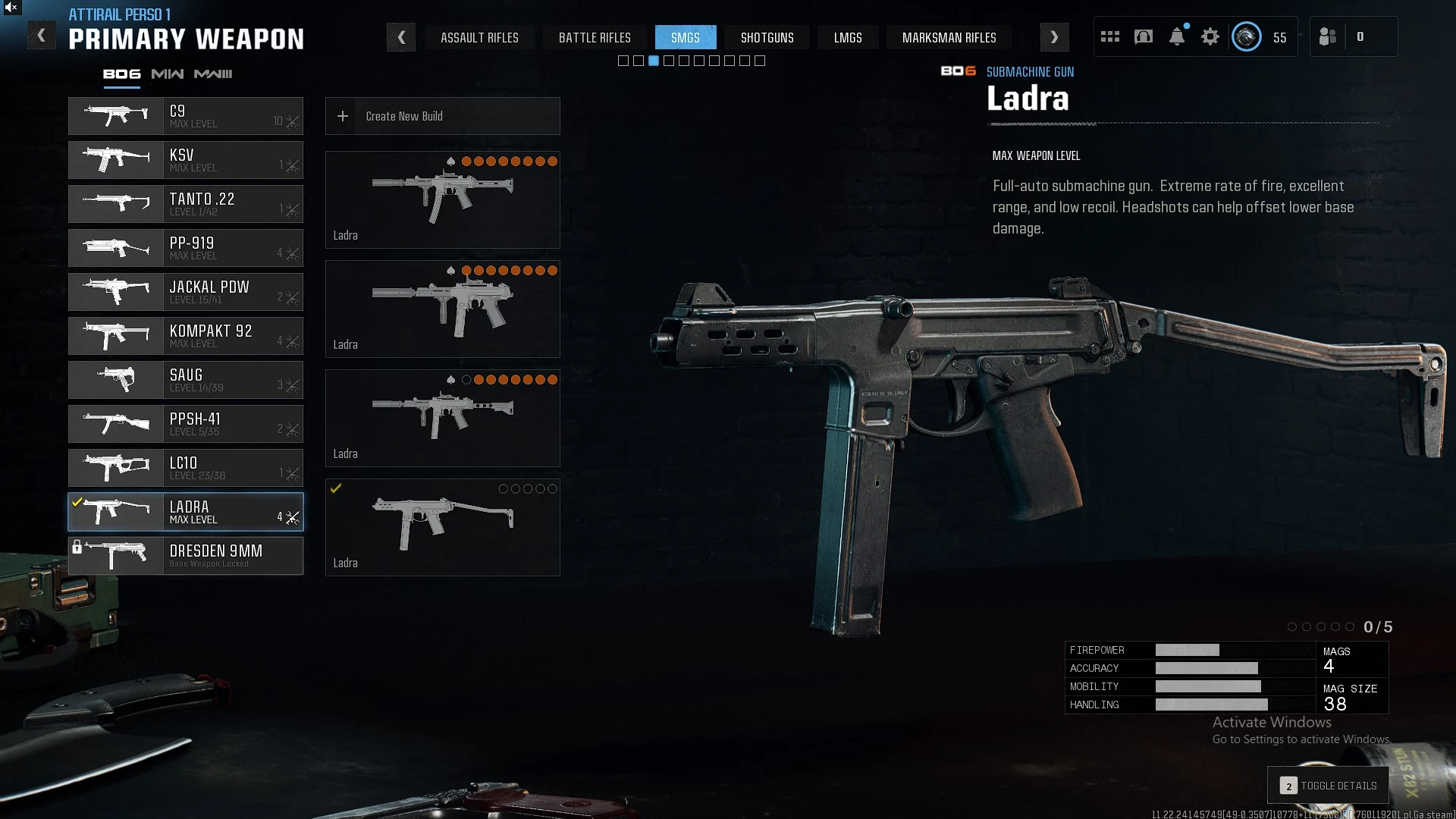The width and height of the screenshot is (1456, 819).
Task: Switch to the Assault Rifles tab
Action: coord(479,37)
